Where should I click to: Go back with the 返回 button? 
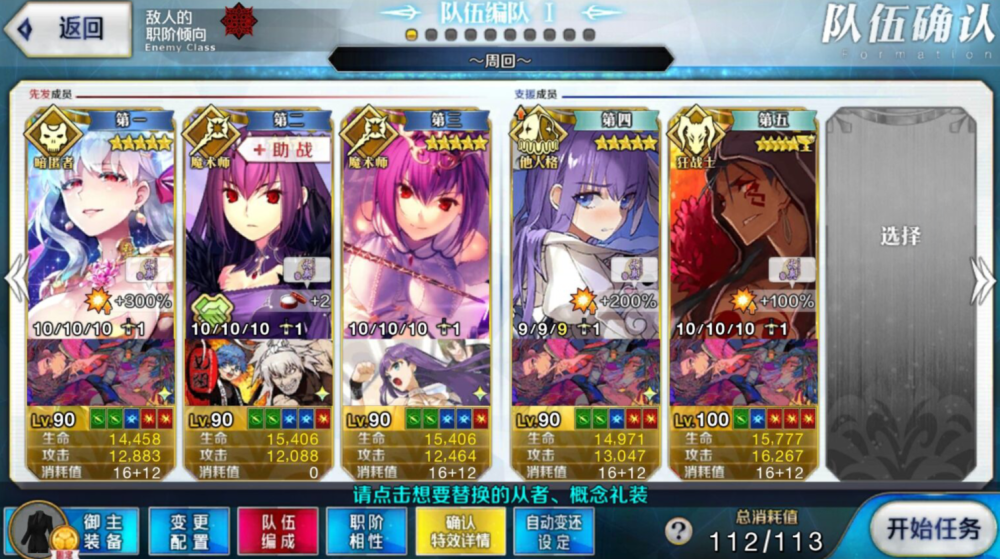pyautogui.click(x=67, y=27)
